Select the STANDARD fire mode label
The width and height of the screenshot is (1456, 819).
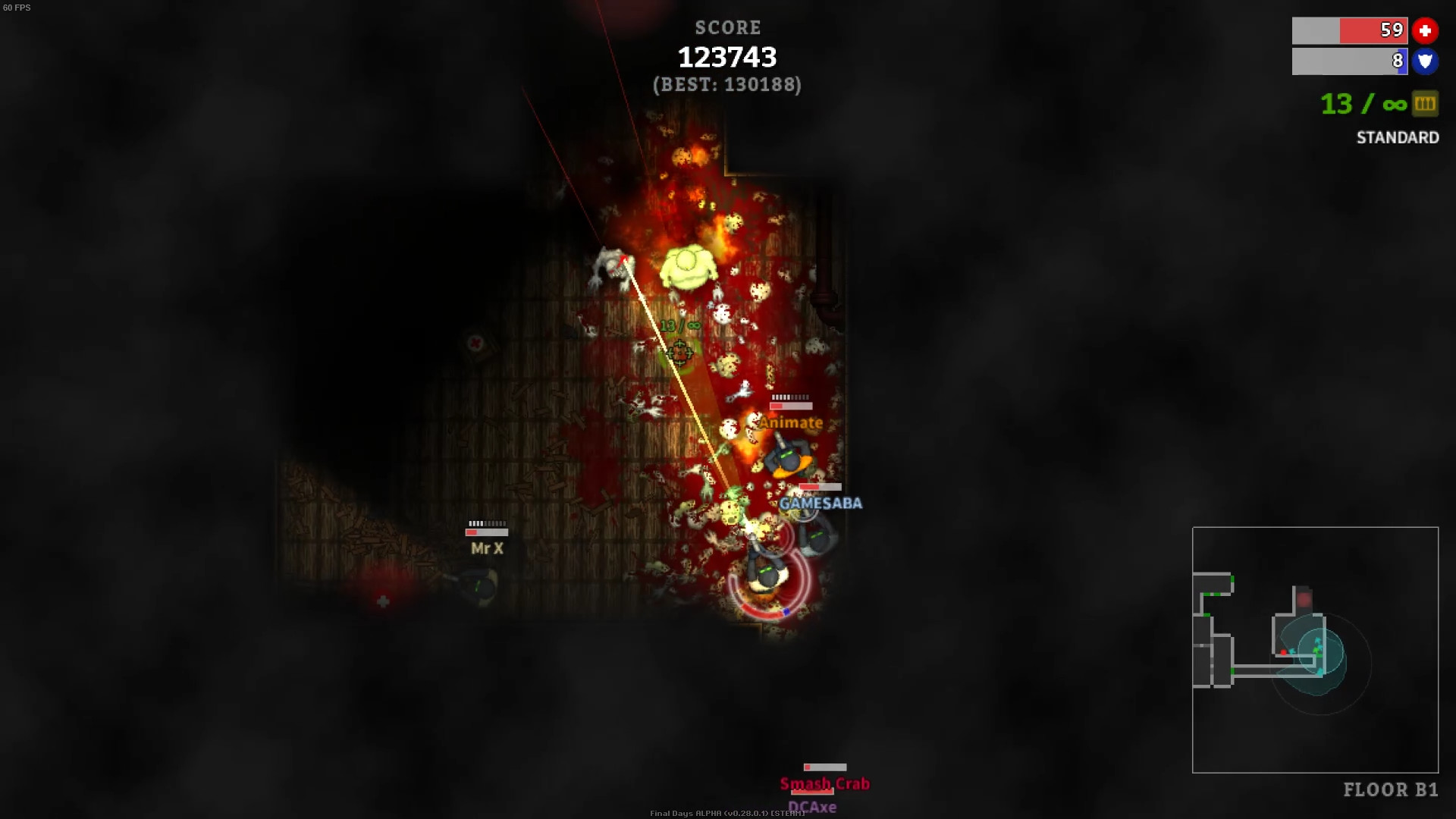click(x=1398, y=137)
